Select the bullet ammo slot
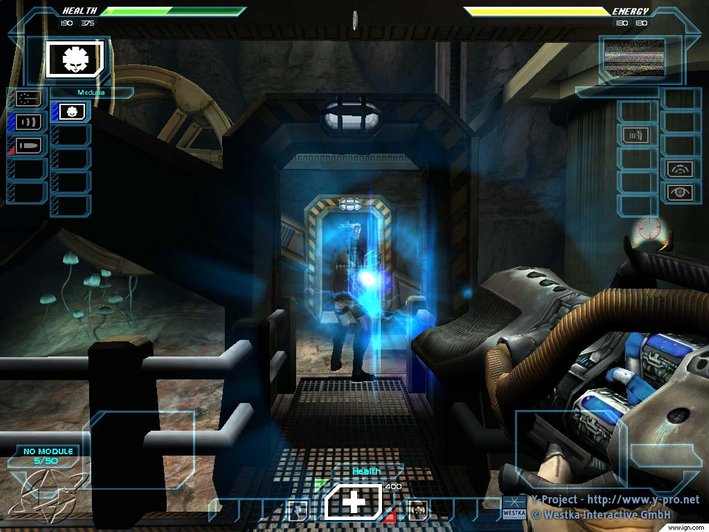709x532 pixels. click(x=27, y=146)
